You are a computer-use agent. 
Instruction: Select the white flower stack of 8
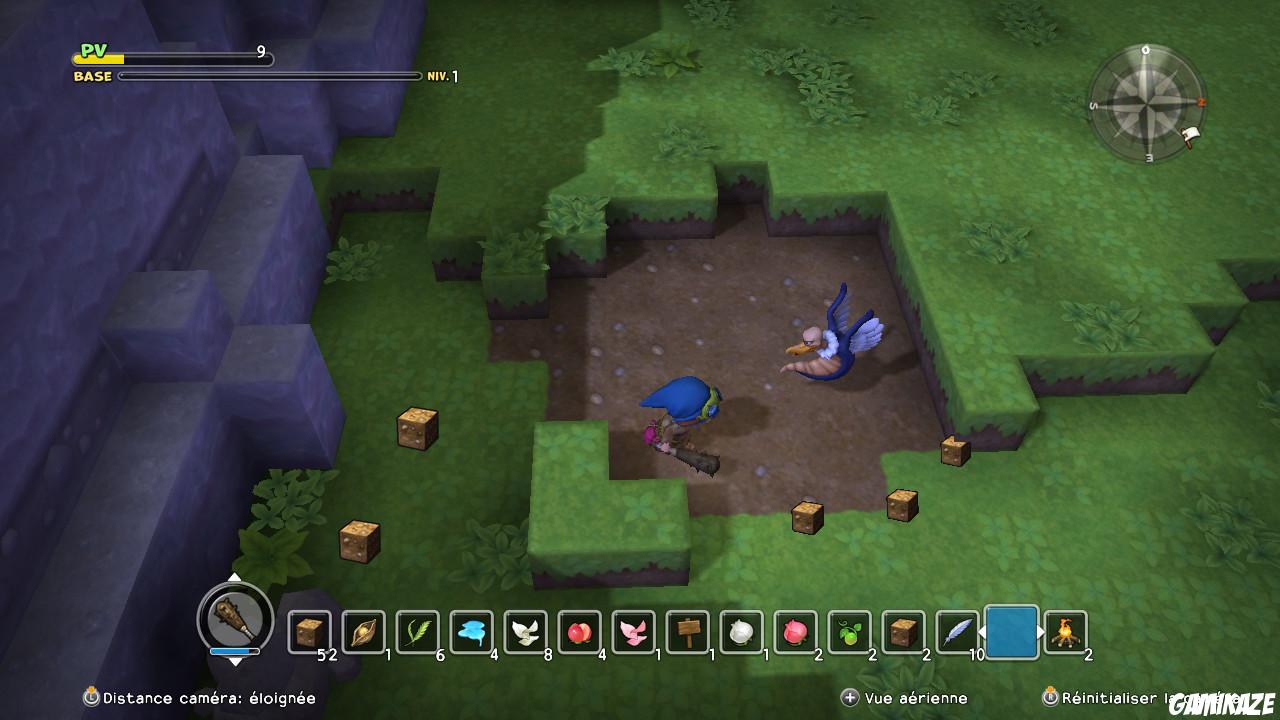coord(525,630)
